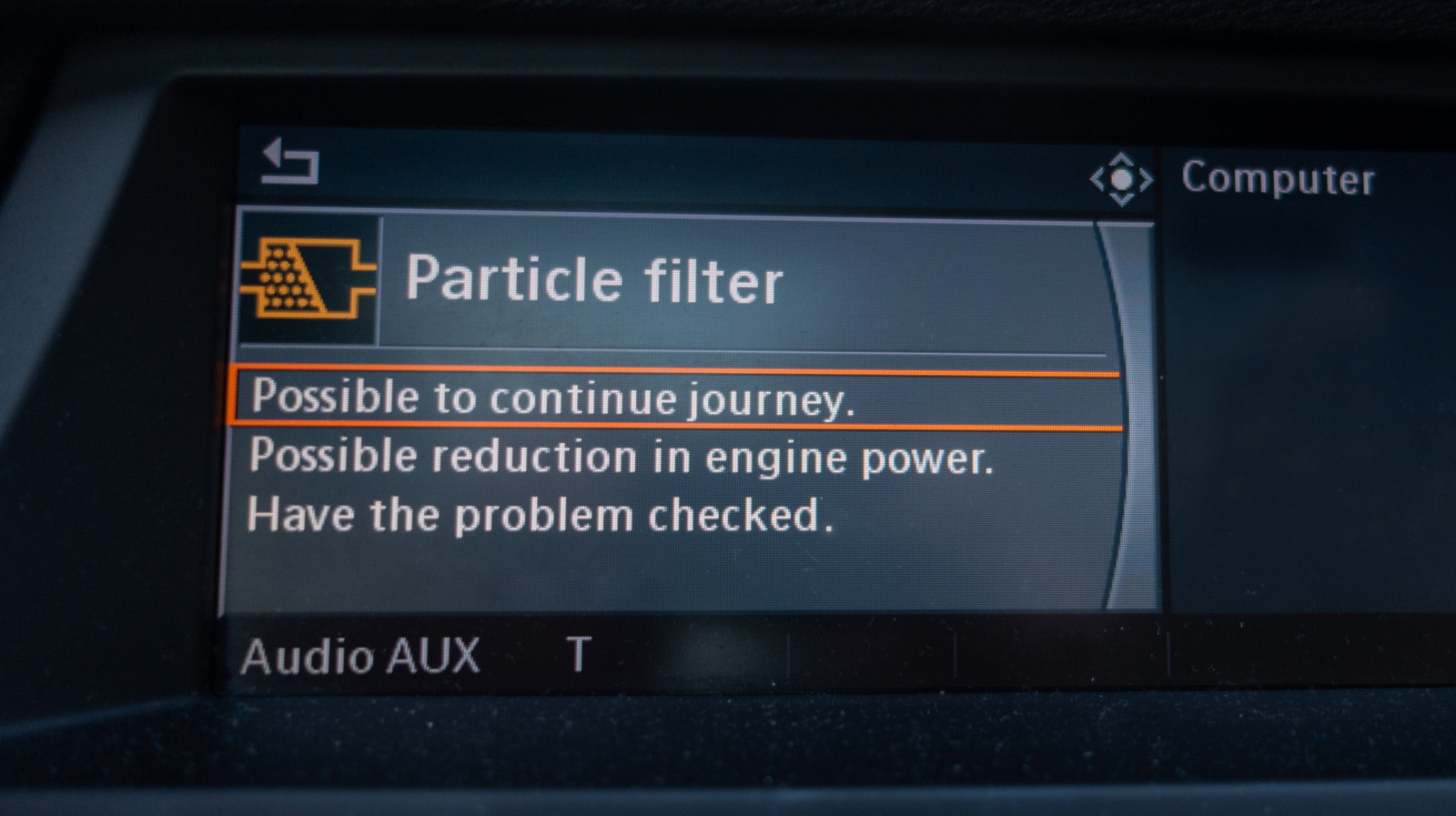The image size is (1456, 816).
Task: Activate the problem checked message row
Action: pos(546,515)
